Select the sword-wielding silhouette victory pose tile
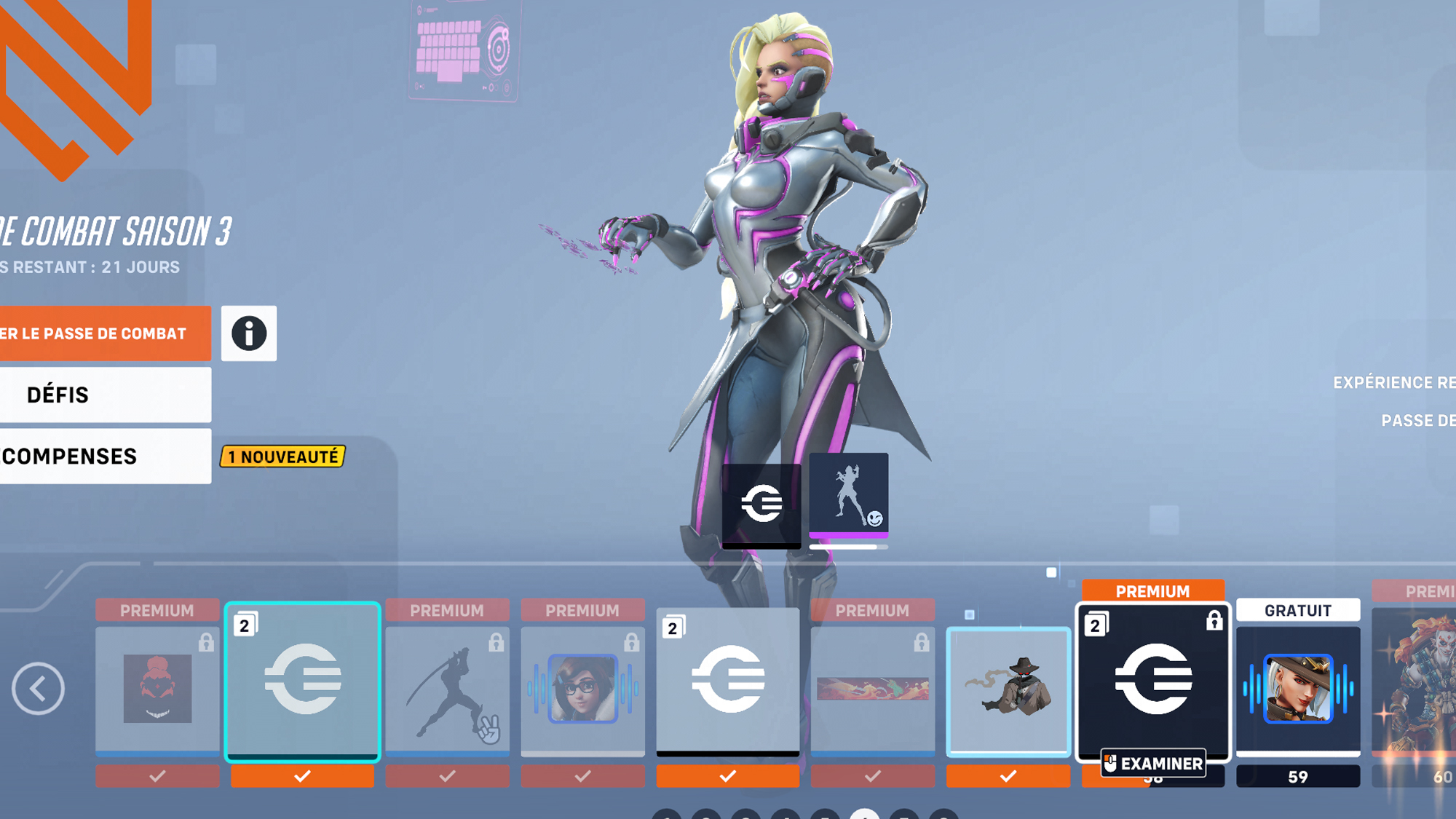 447,688
